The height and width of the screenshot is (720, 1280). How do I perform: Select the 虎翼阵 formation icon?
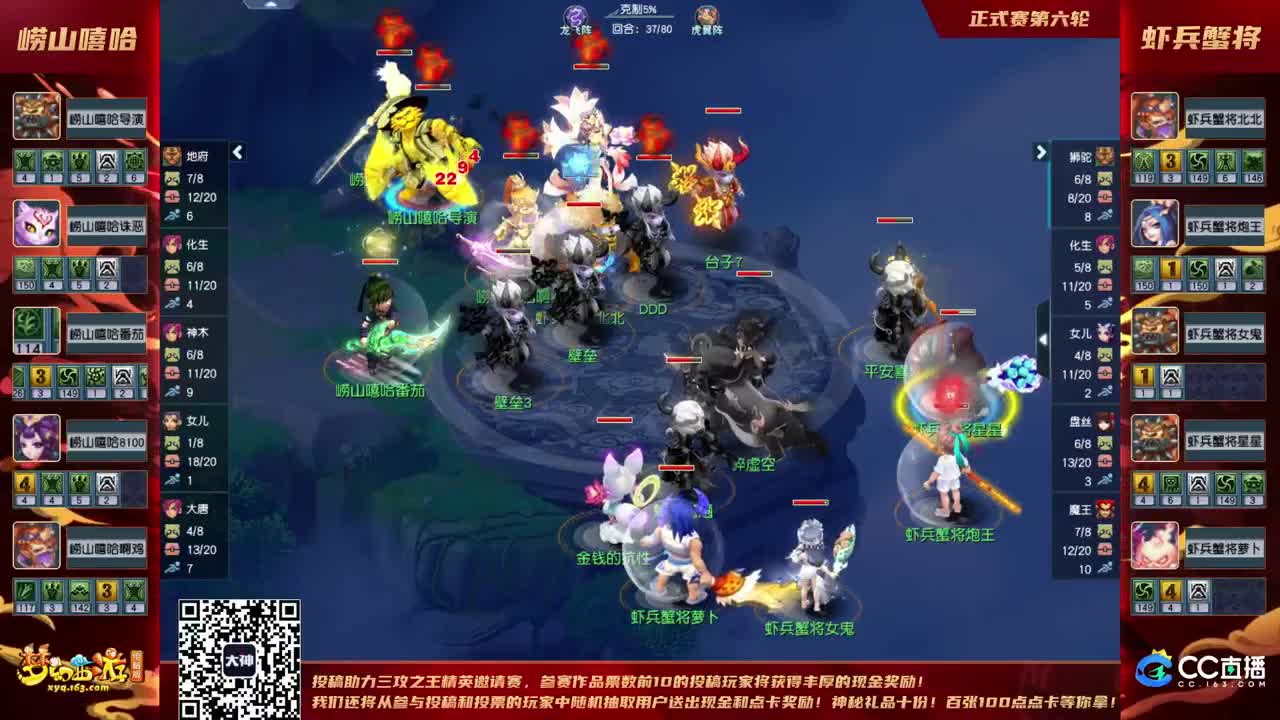(x=706, y=14)
